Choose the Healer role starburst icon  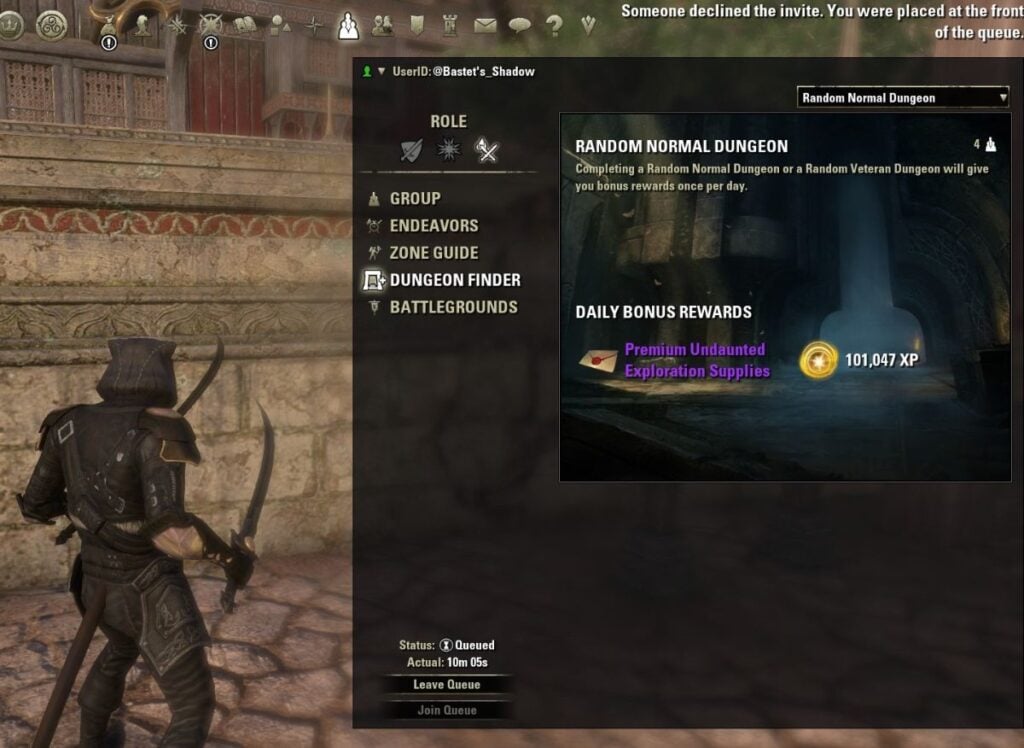[449, 151]
